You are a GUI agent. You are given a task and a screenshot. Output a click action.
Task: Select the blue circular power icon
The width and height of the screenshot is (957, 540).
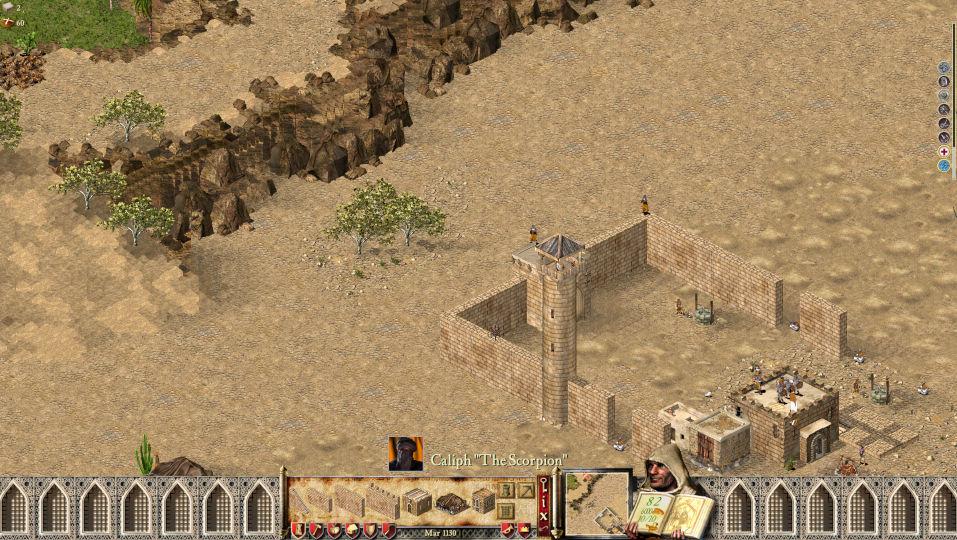point(943,166)
